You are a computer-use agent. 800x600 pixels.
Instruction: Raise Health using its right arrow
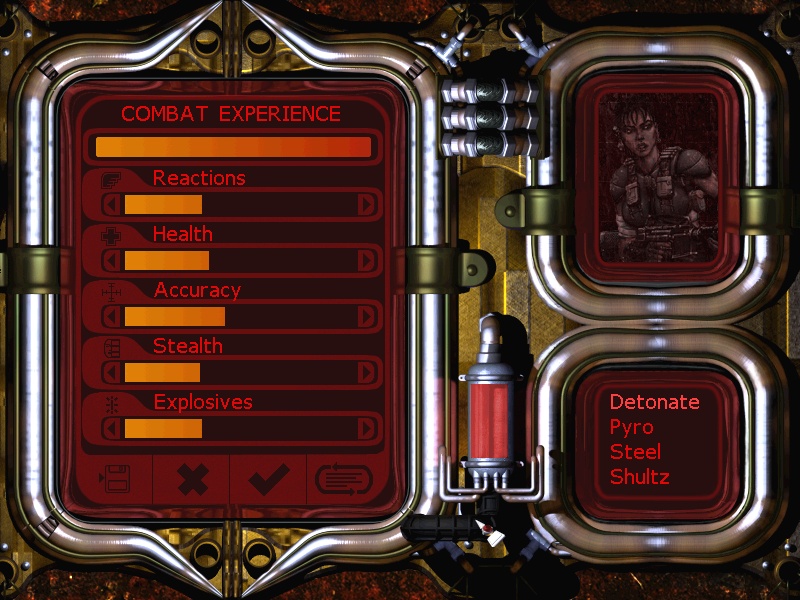368,261
